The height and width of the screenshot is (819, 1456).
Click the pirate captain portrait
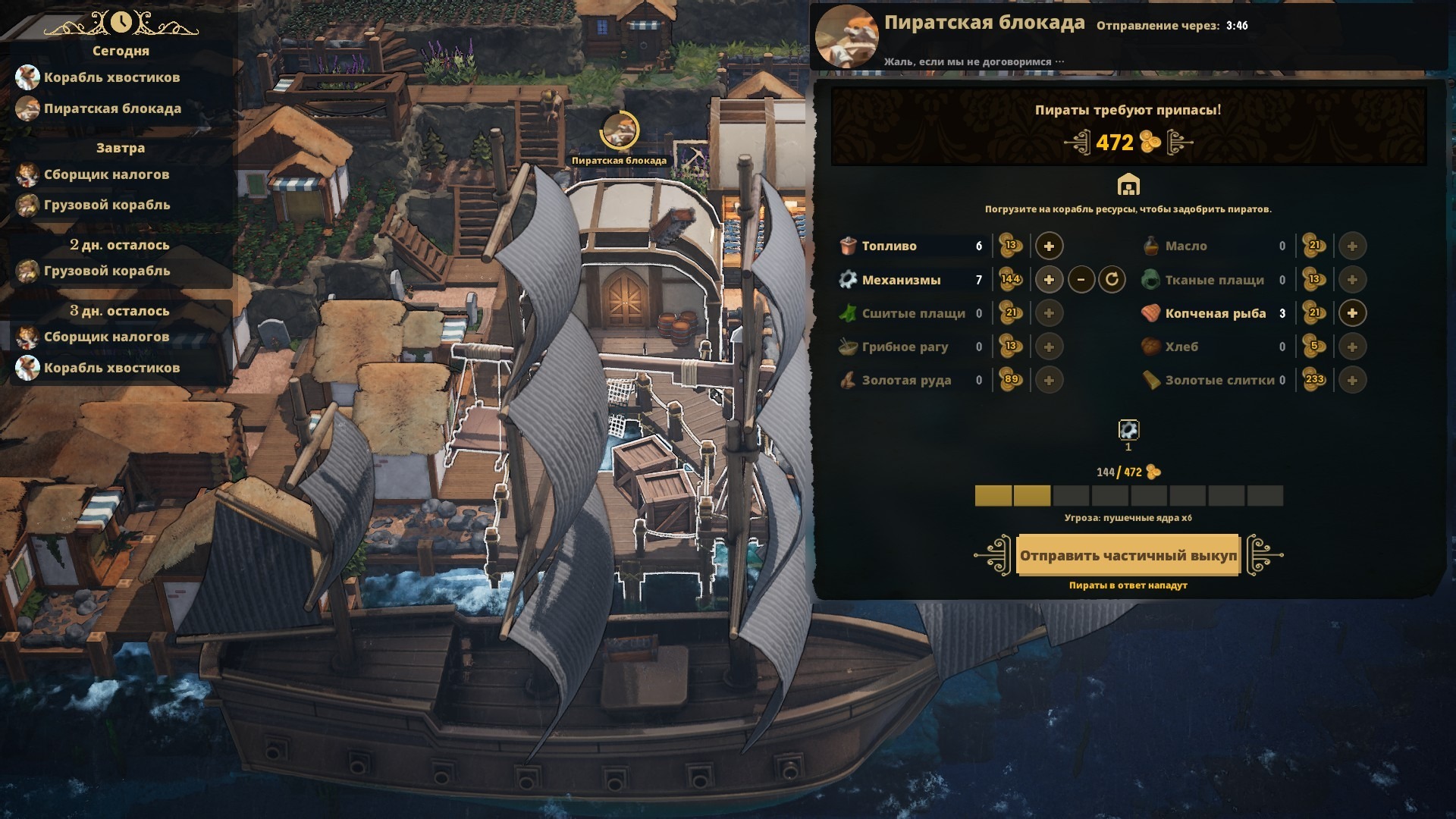(x=846, y=36)
